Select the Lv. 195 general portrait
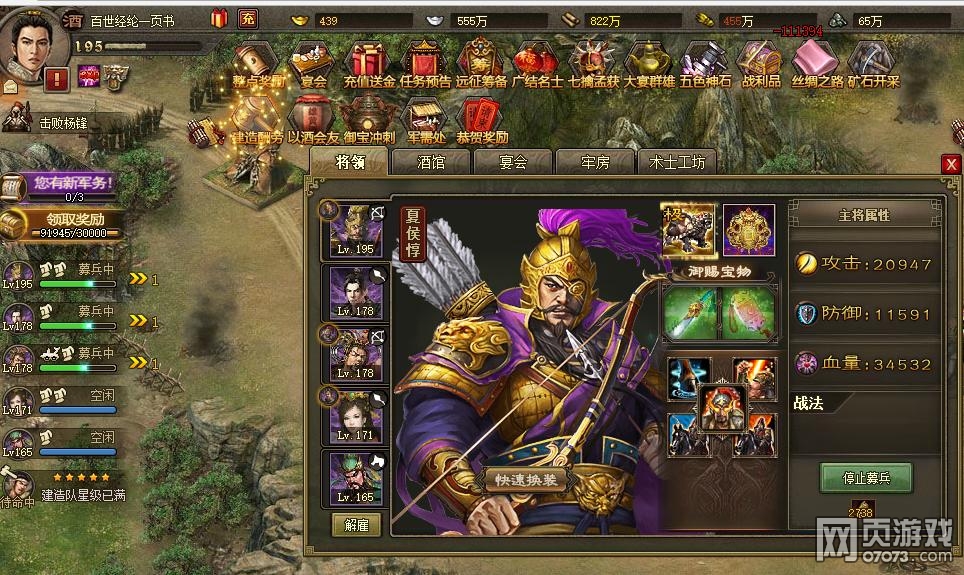This screenshot has width=964, height=575. click(357, 230)
